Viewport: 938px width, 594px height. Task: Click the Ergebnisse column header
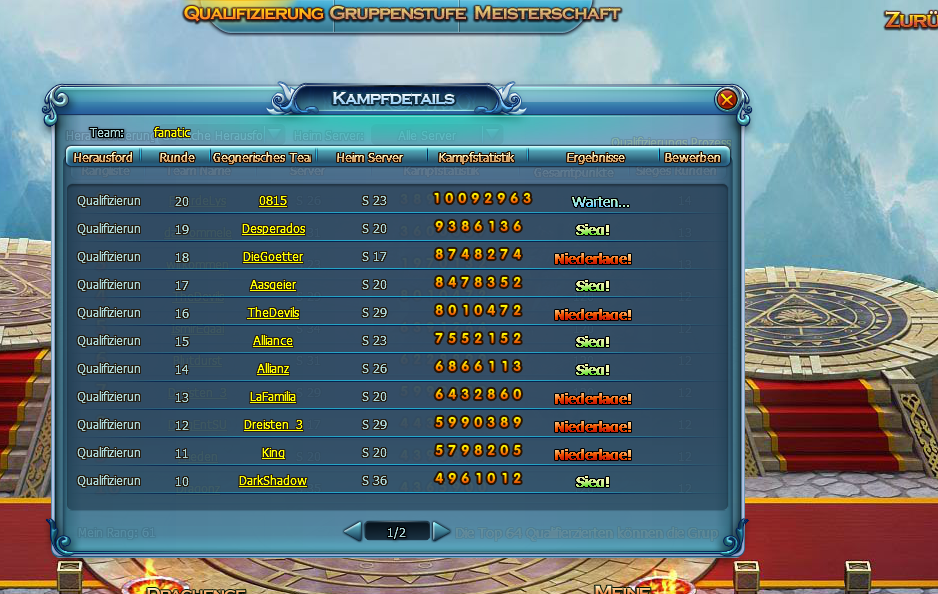click(x=595, y=157)
